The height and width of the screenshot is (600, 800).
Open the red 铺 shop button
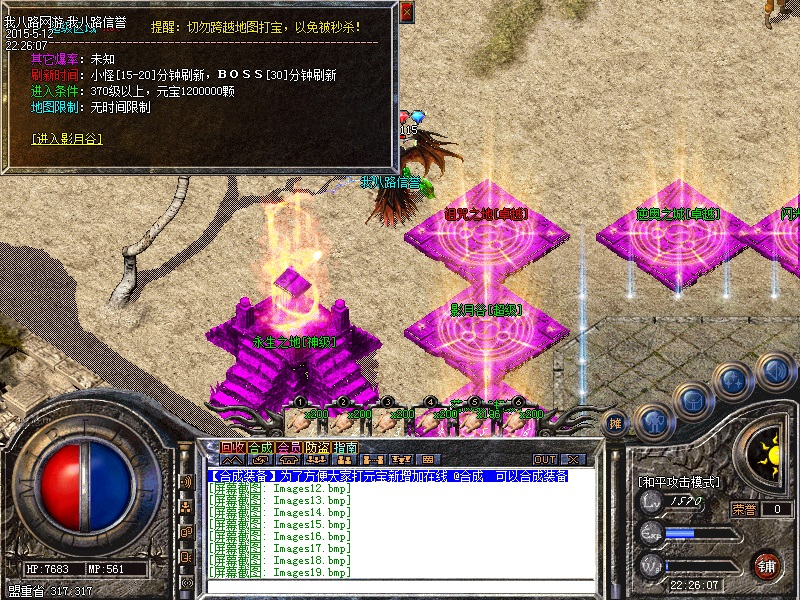point(767,565)
